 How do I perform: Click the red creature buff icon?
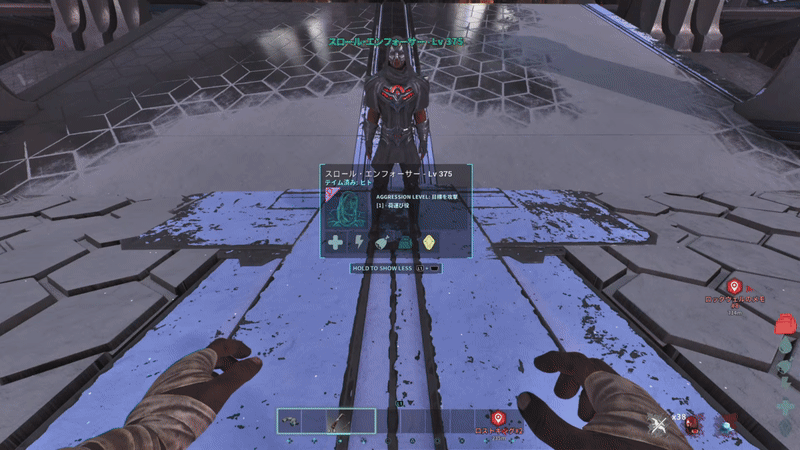[x=691, y=425]
